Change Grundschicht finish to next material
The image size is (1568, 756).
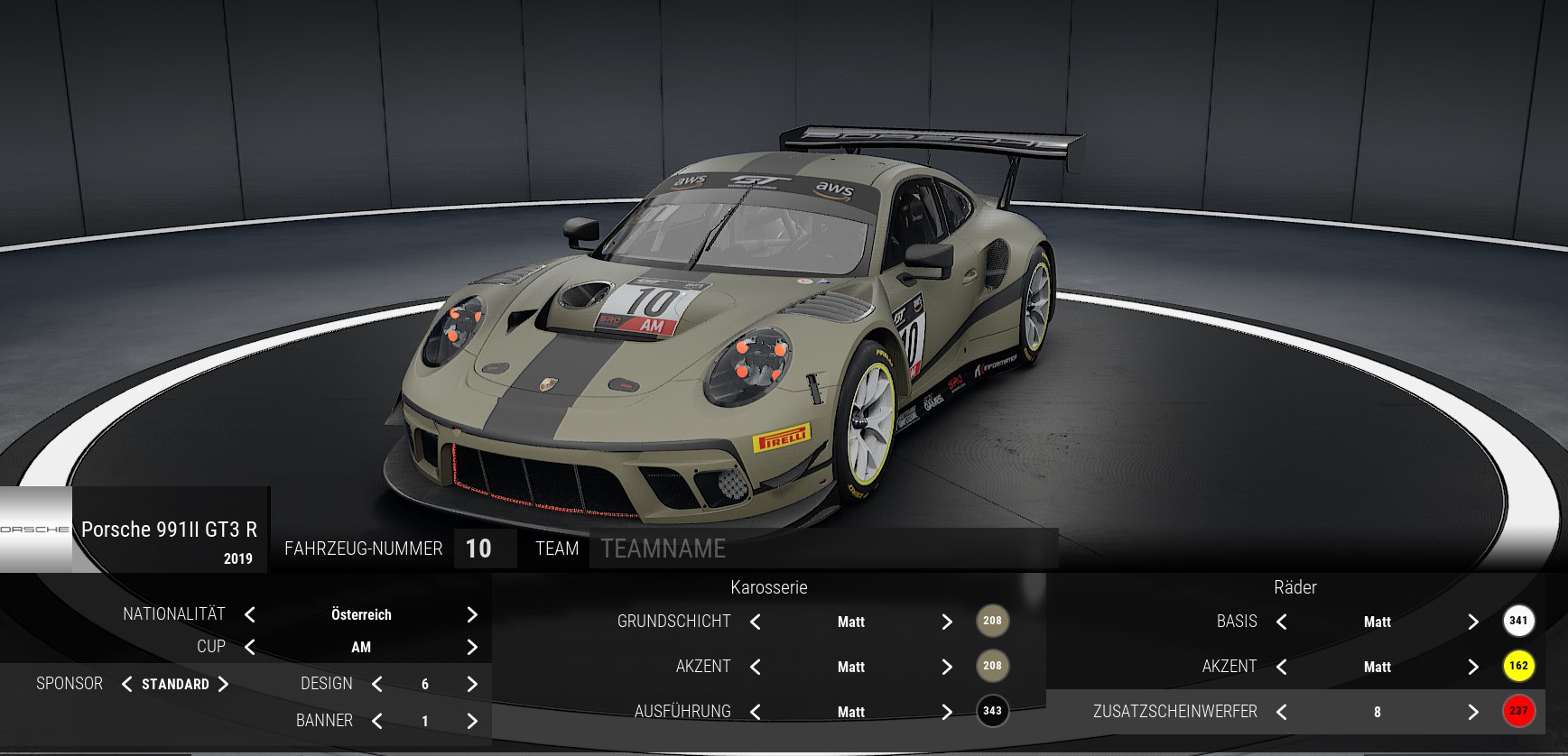point(947,622)
